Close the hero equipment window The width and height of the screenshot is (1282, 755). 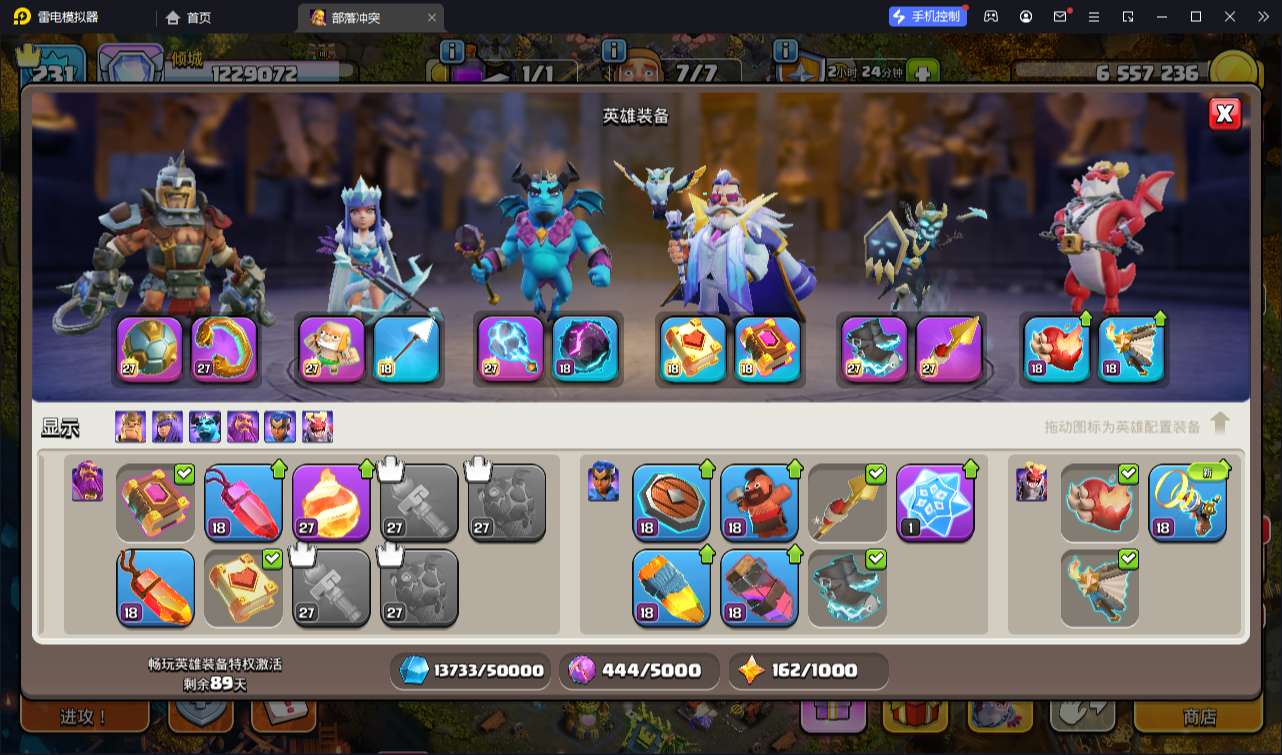coord(1224,114)
